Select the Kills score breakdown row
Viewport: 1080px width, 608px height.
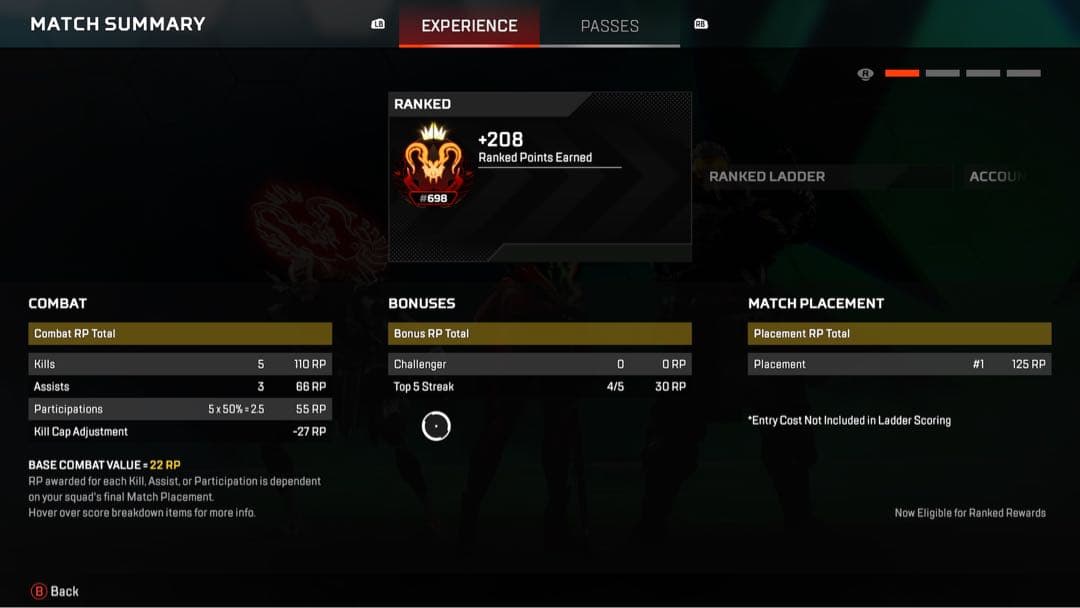(x=180, y=364)
